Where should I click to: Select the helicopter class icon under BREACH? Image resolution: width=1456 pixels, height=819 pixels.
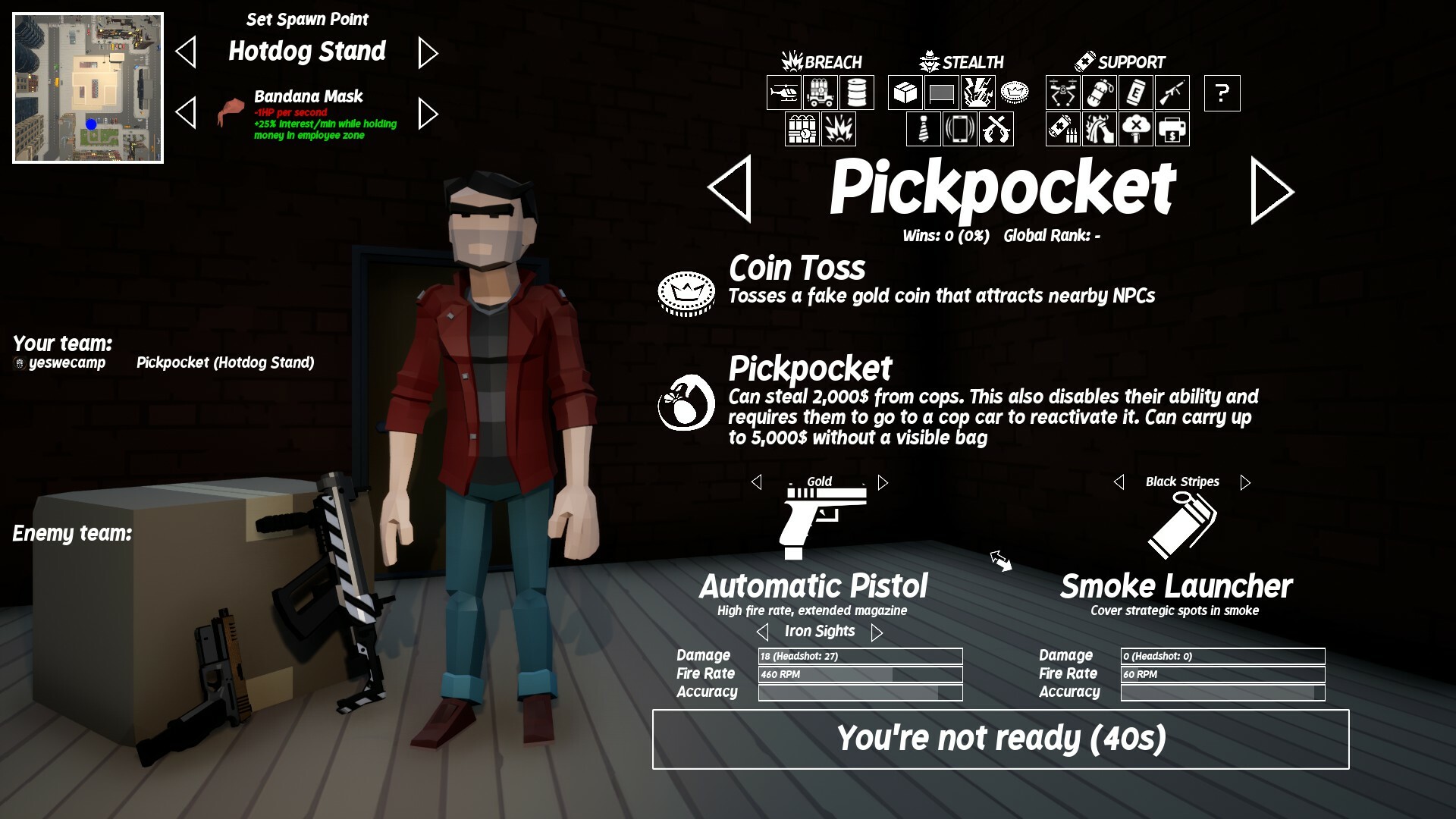(784, 93)
